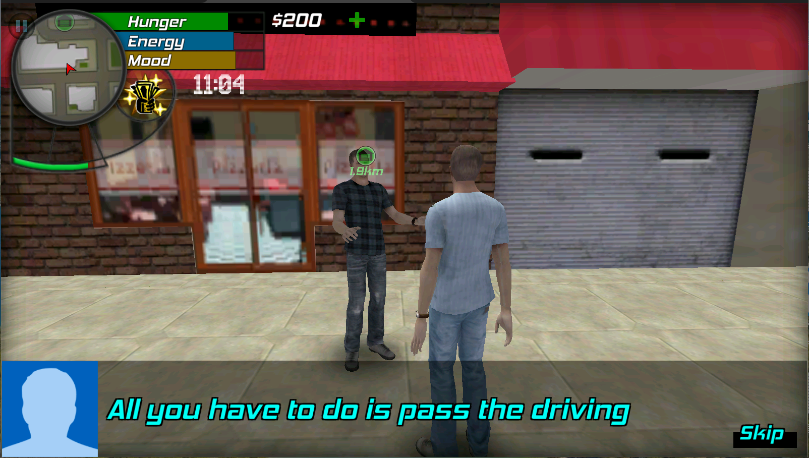Pause the game with the pause icon
Viewport: 809px width, 458px height.
(20, 26)
